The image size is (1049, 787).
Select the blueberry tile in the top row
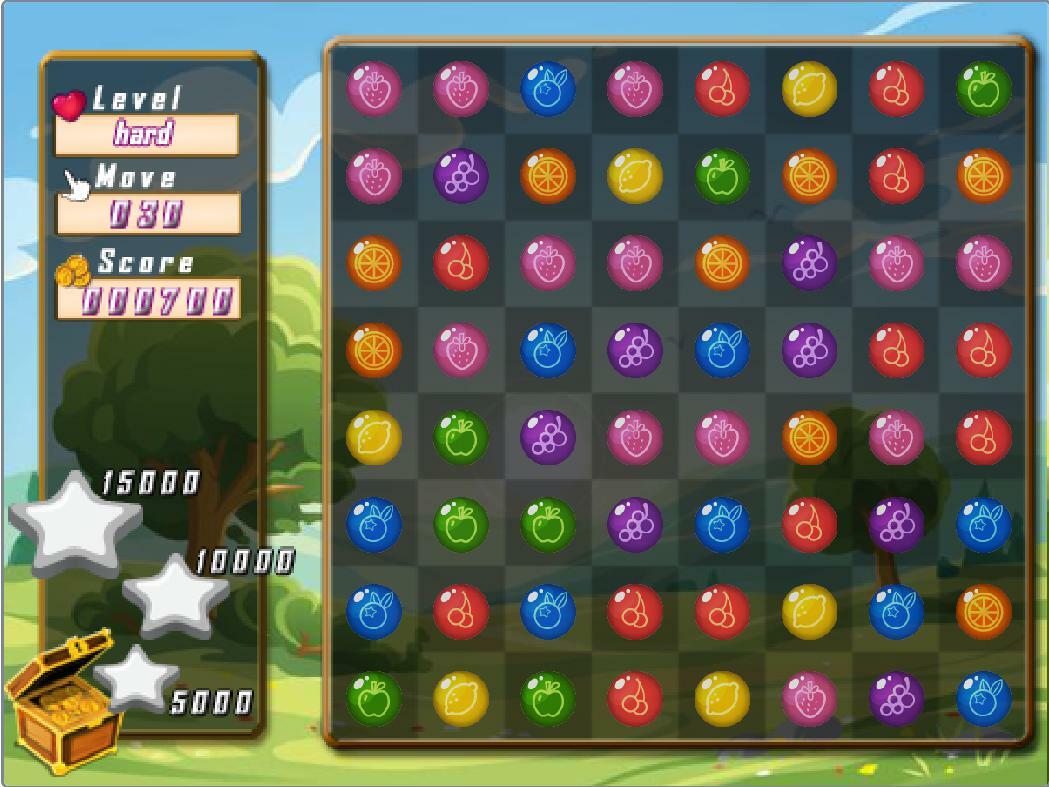[x=548, y=88]
